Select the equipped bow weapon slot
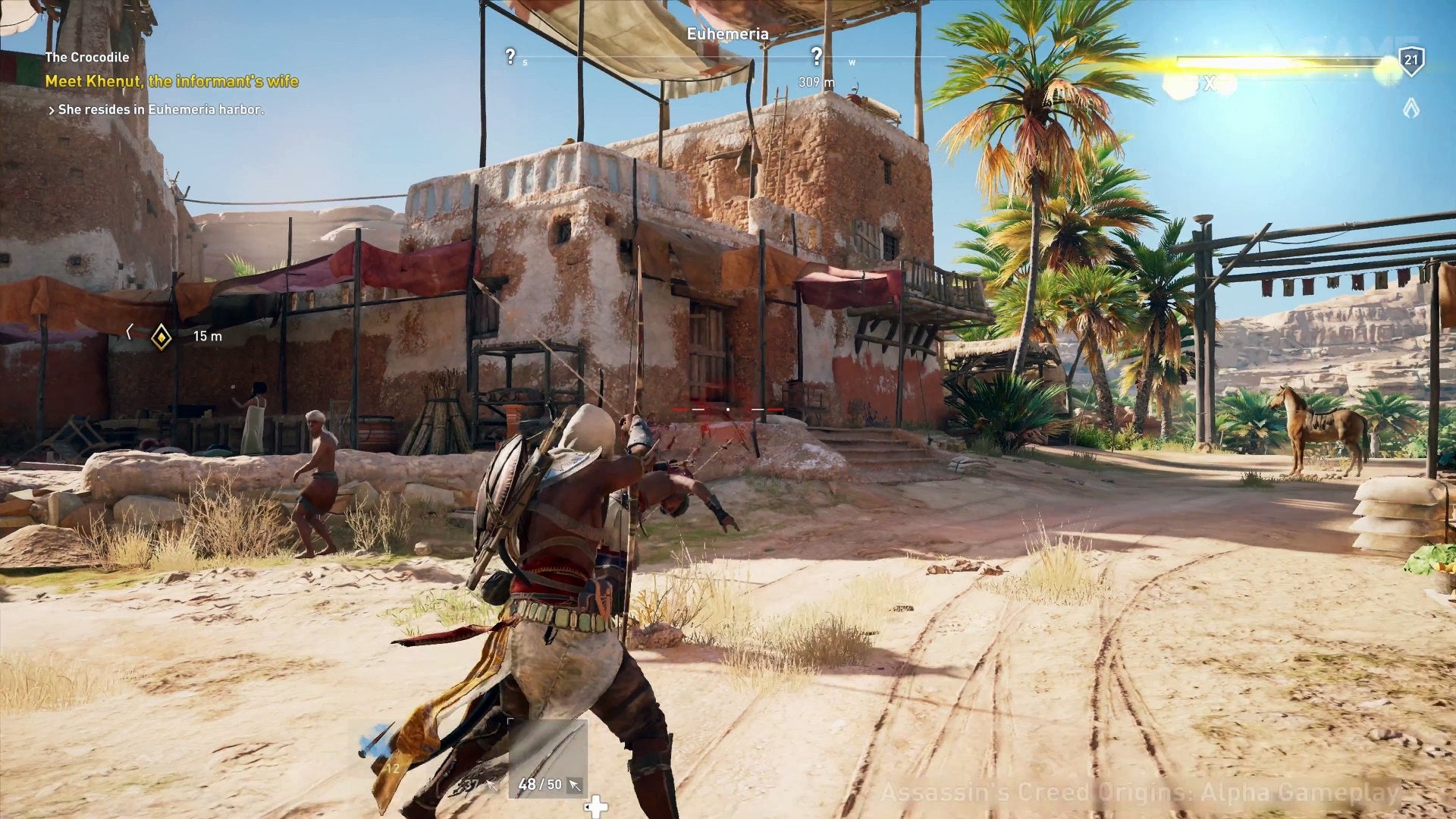1456x819 pixels. [x=548, y=758]
